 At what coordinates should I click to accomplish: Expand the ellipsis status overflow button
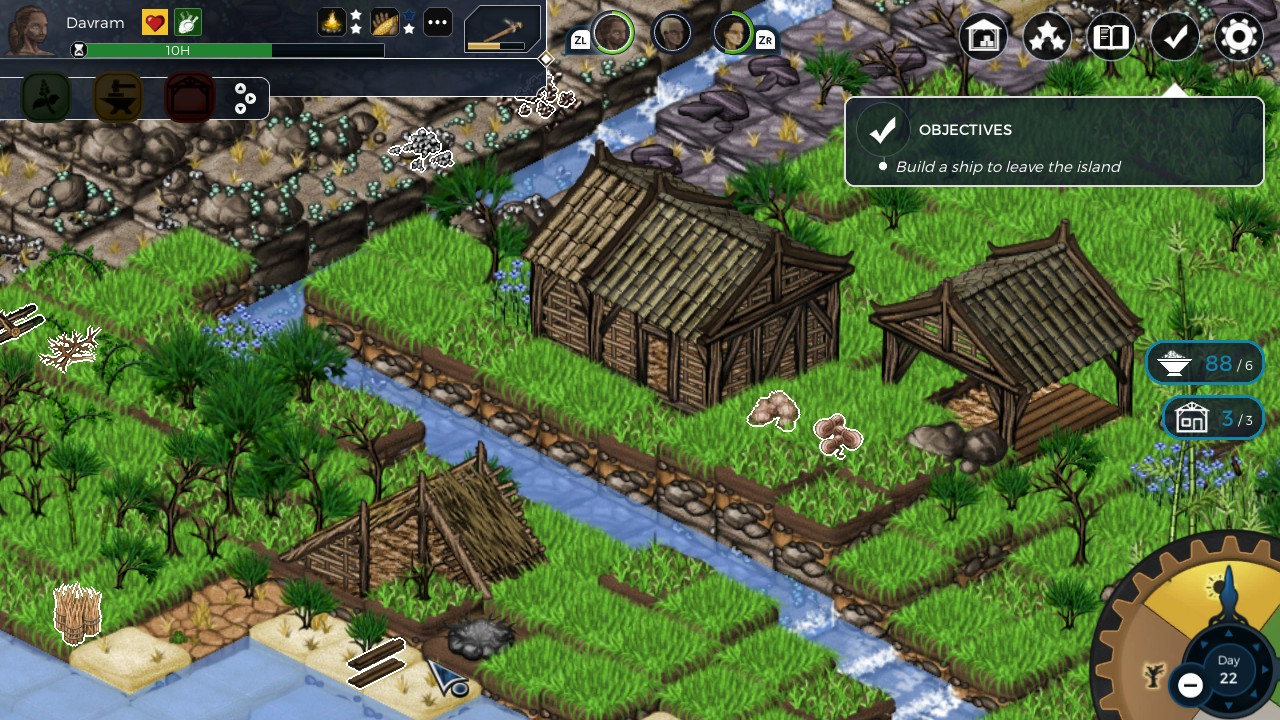437,21
